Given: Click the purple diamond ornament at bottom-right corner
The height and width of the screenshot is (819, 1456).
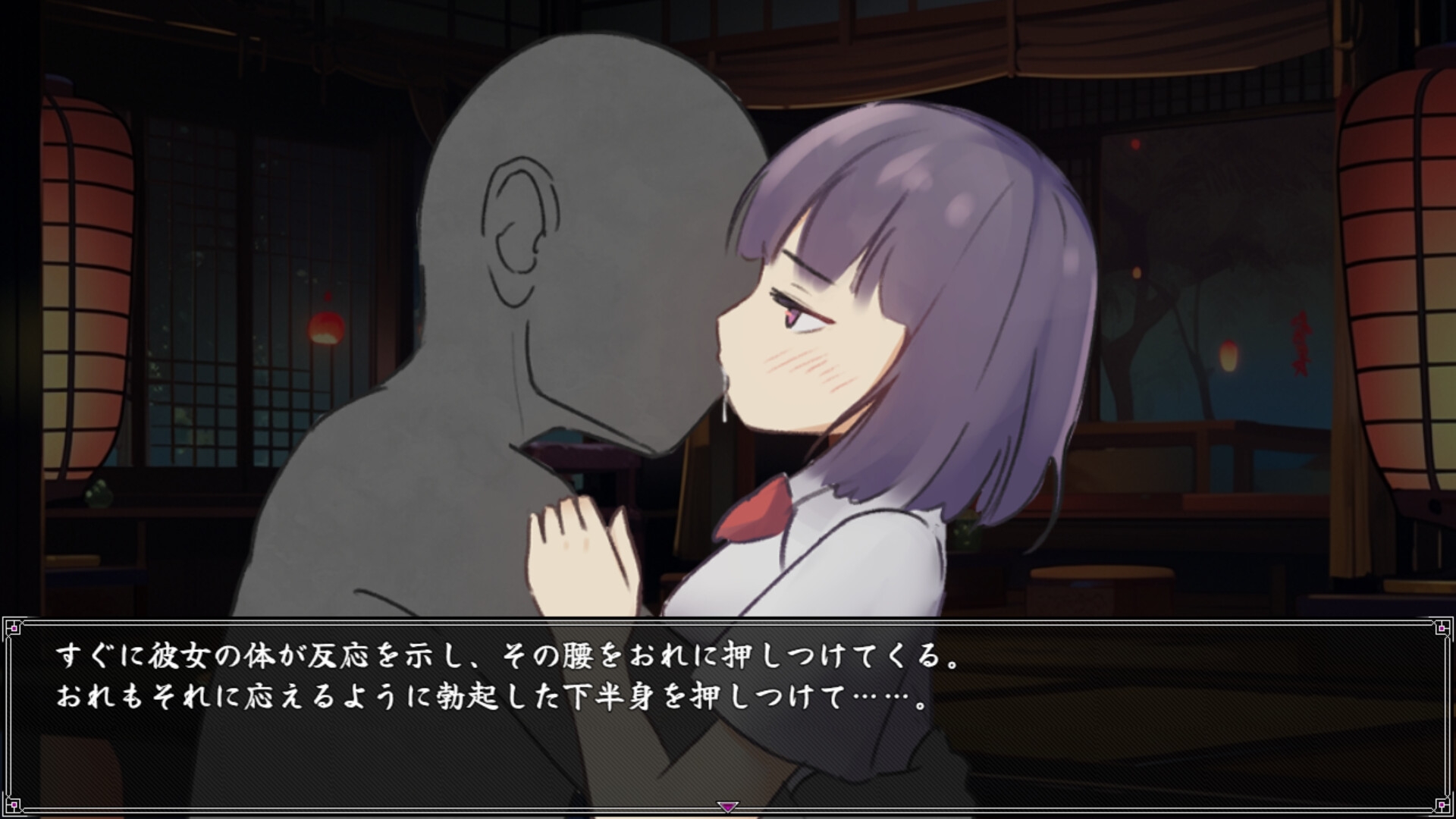Looking at the screenshot, I should [1441, 805].
